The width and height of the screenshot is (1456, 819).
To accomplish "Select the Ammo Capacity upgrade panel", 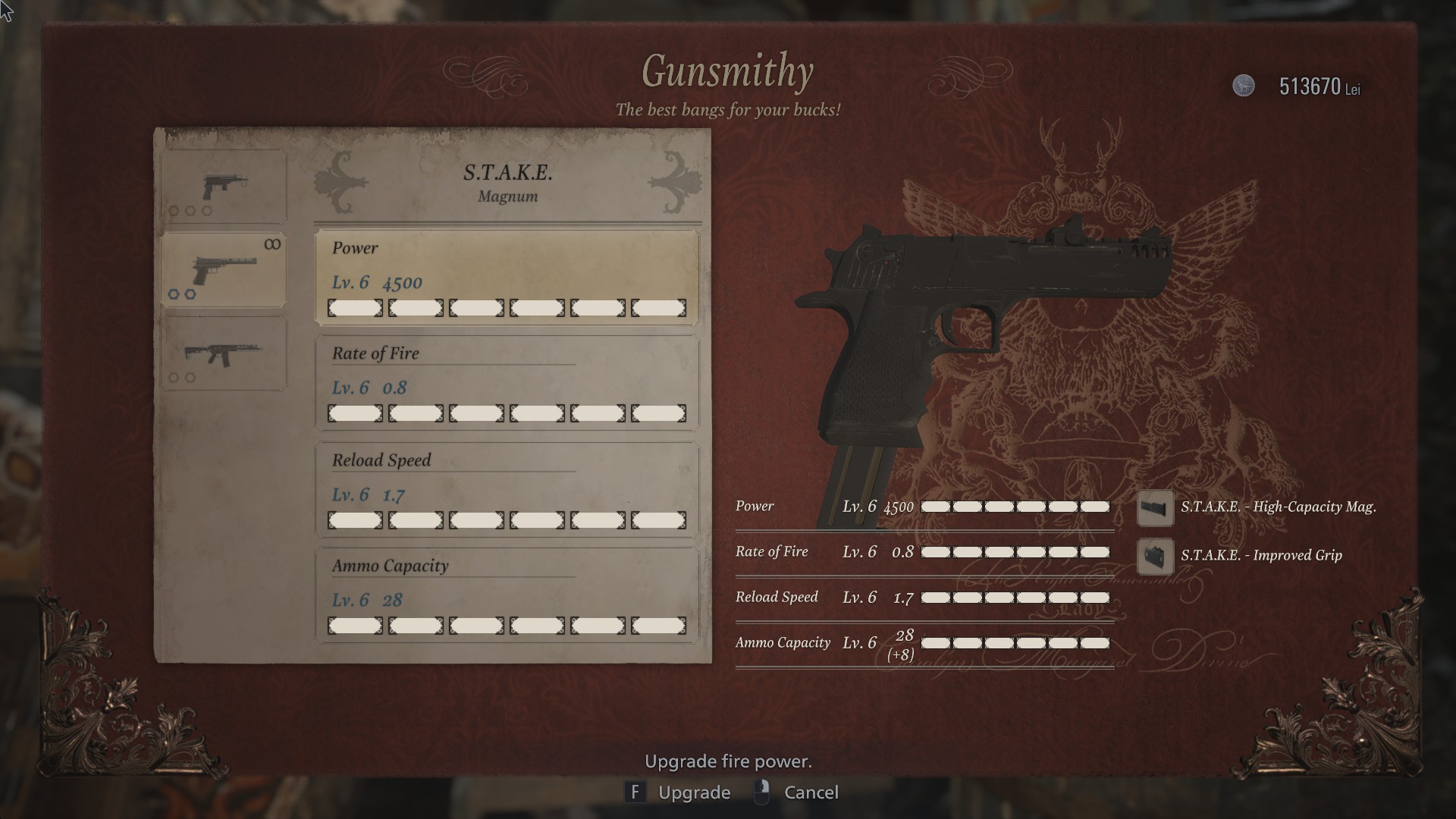I will click(507, 595).
